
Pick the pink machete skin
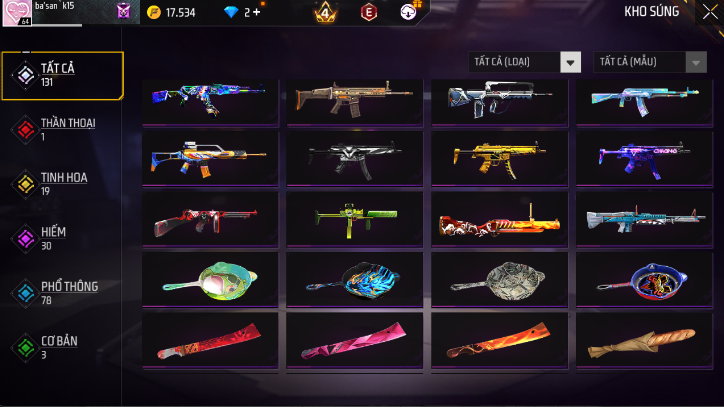tap(355, 340)
